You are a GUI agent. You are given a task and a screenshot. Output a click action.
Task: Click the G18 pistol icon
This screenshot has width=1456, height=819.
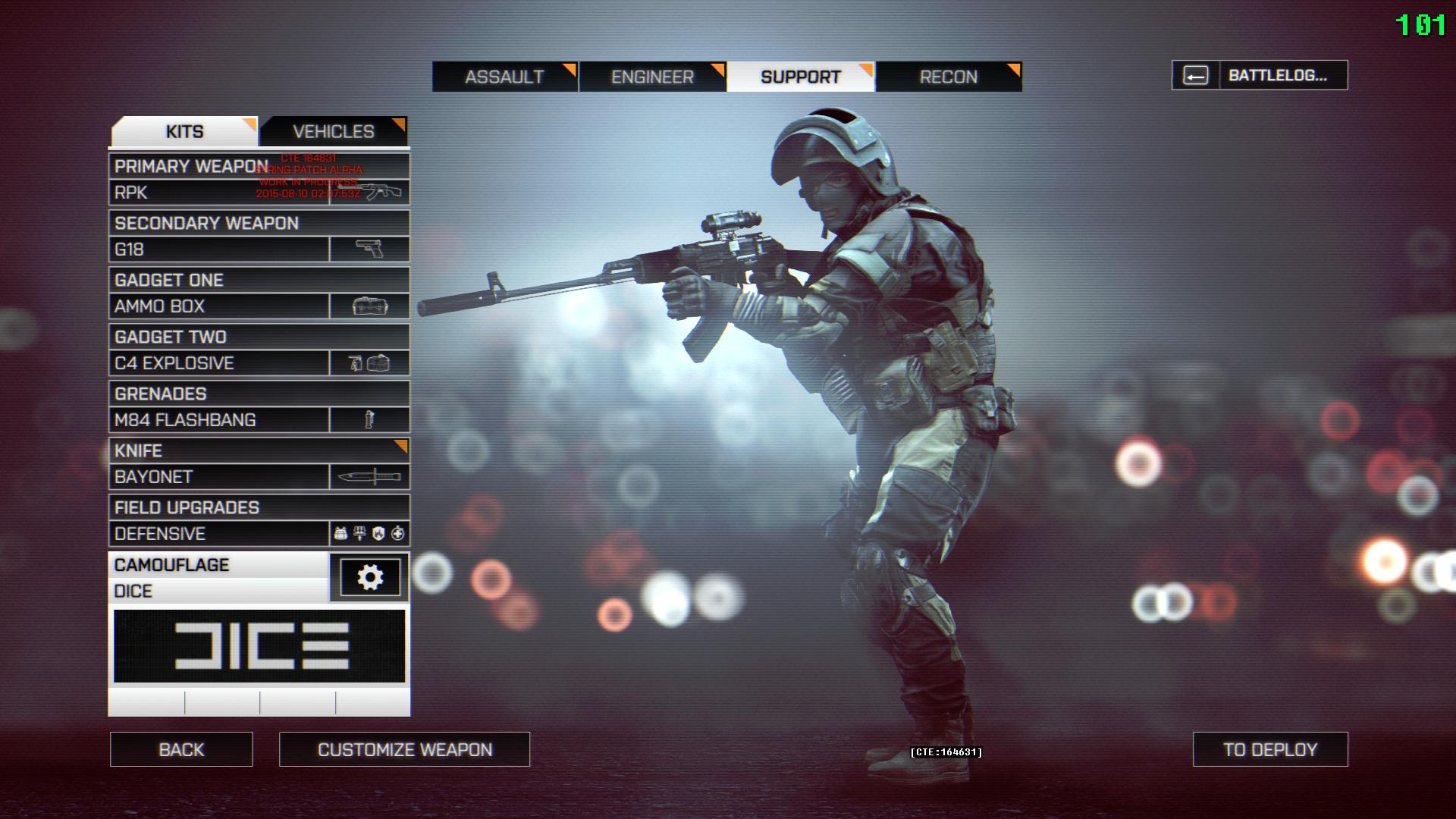pyautogui.click(x=369, y=249)
